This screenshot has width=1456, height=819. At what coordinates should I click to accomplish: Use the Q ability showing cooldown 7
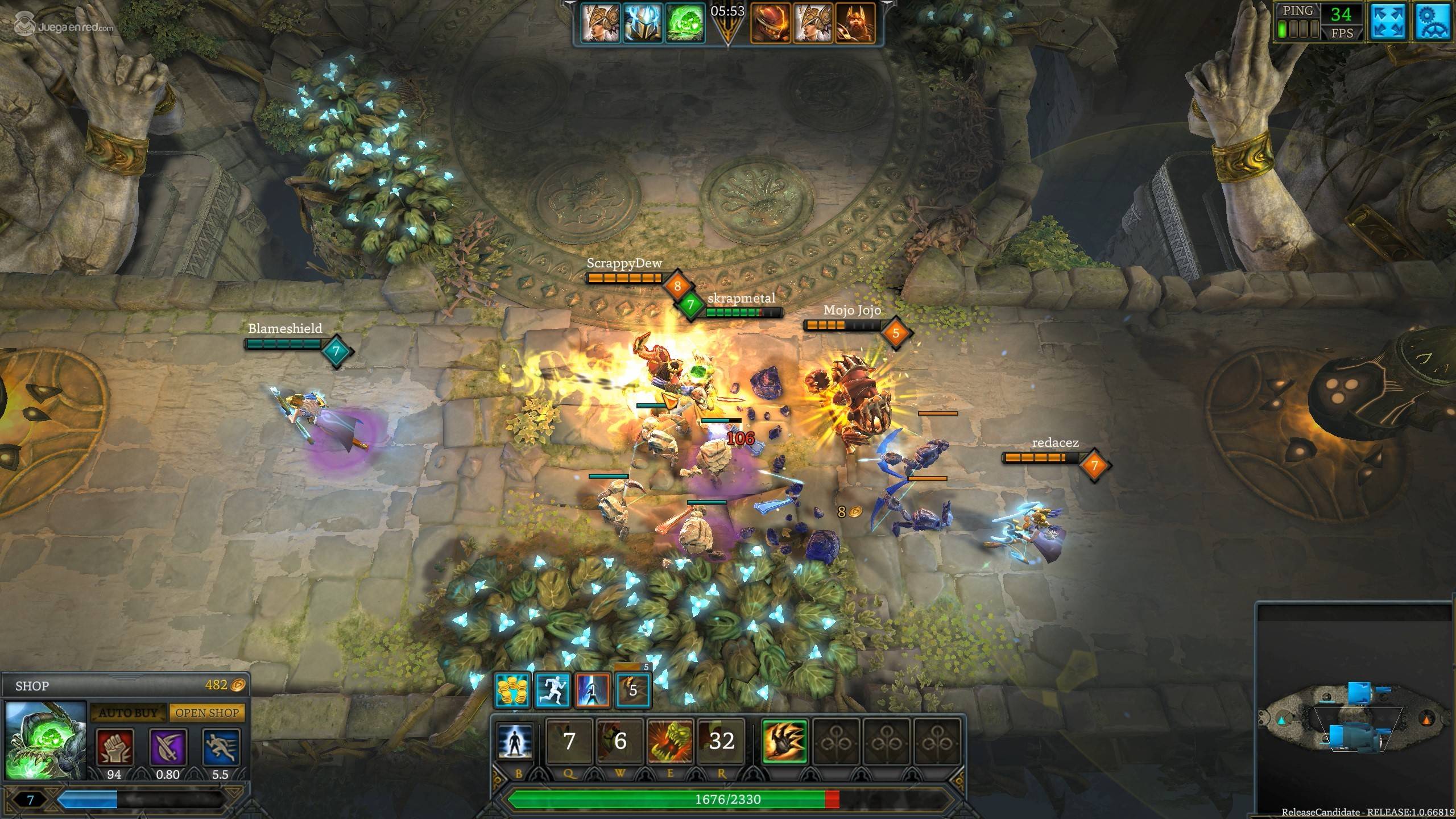[x=569, y=741]
